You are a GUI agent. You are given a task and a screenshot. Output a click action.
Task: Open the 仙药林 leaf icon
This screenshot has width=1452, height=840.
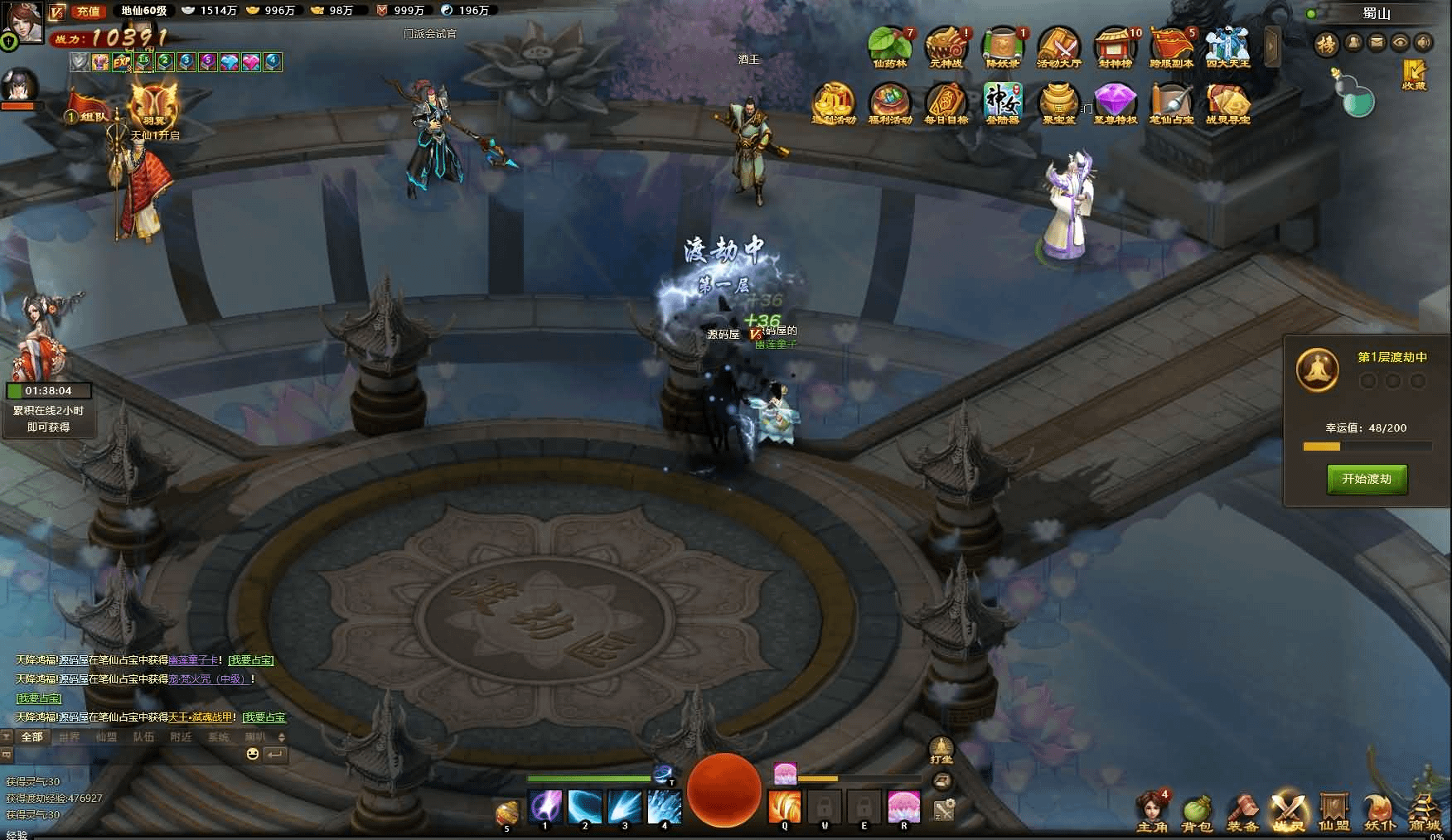889,46
